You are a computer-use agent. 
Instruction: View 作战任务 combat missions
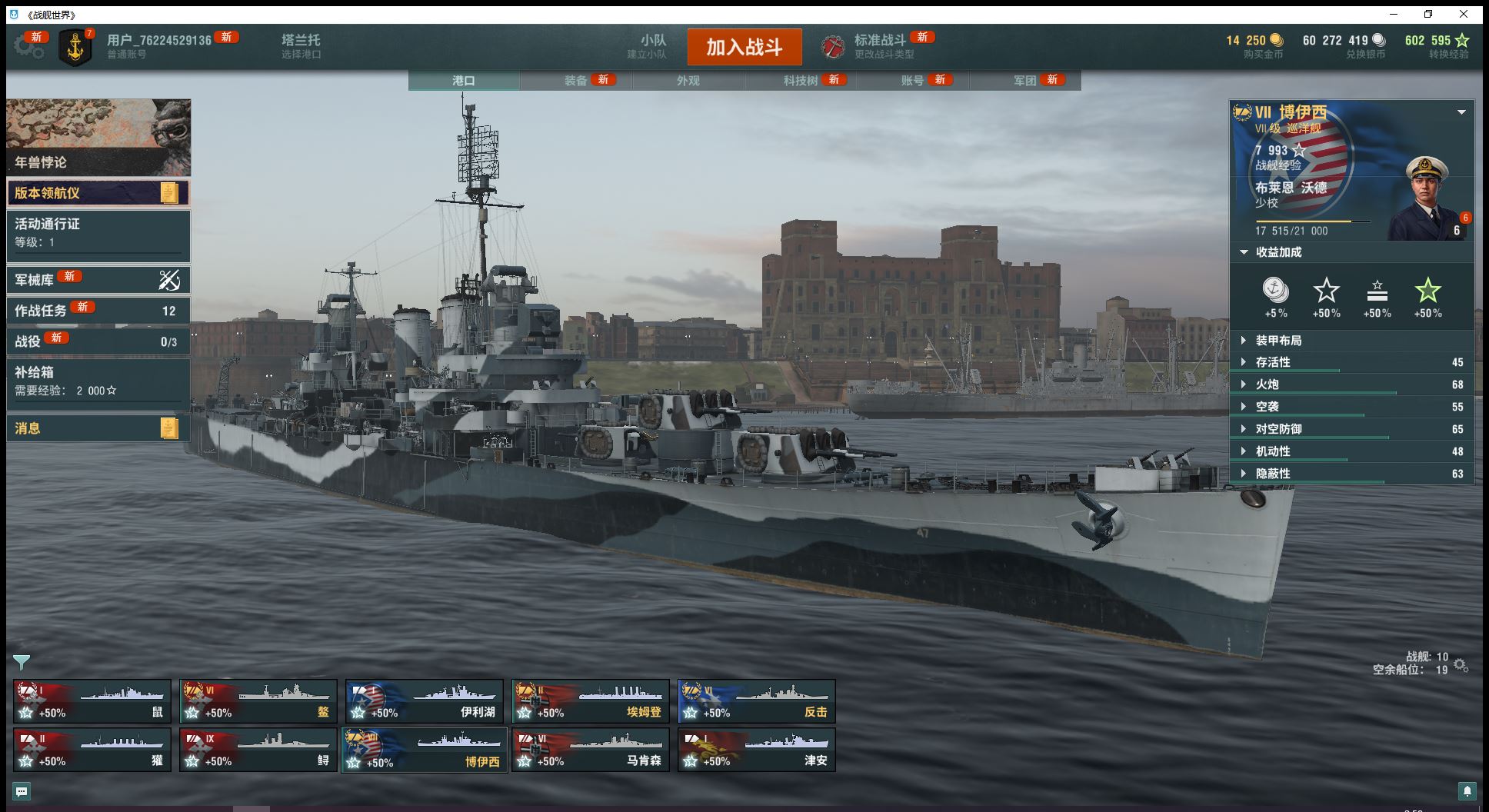(98, 311)
